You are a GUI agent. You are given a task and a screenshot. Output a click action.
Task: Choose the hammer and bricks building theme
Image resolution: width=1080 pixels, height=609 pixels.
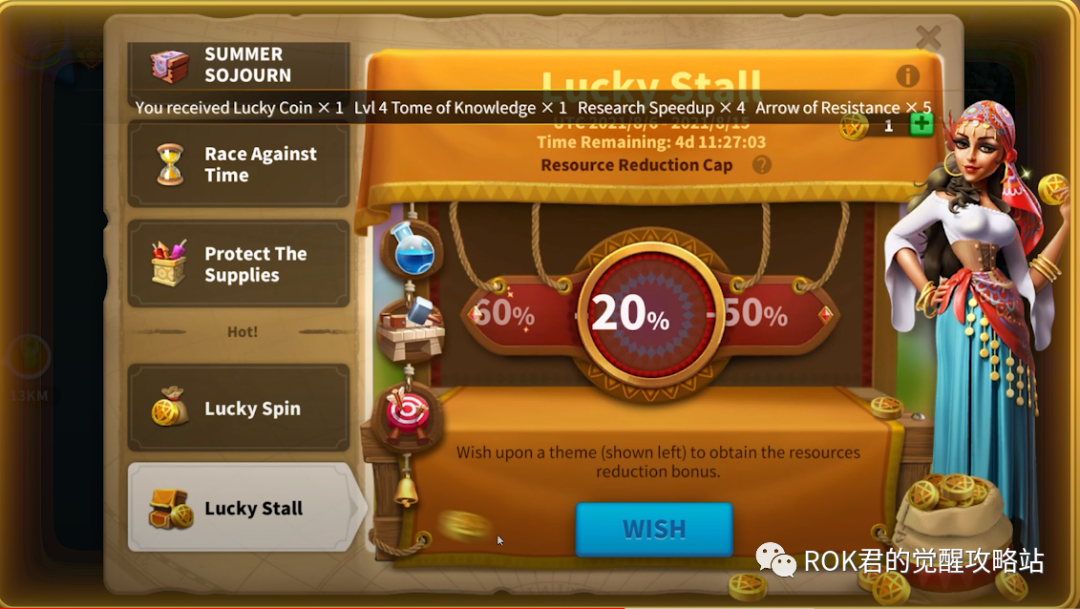411,327
